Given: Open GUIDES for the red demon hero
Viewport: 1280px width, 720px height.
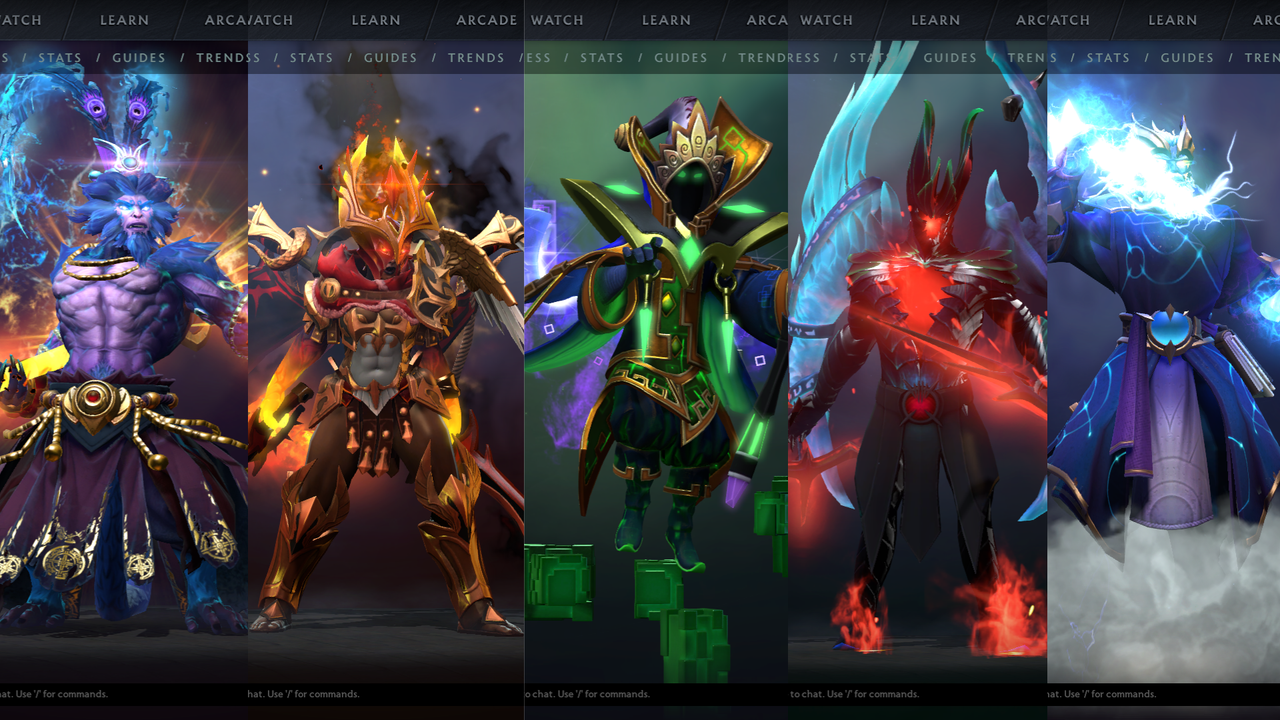Looking at the screenshot, I should (x=949, y=58).
